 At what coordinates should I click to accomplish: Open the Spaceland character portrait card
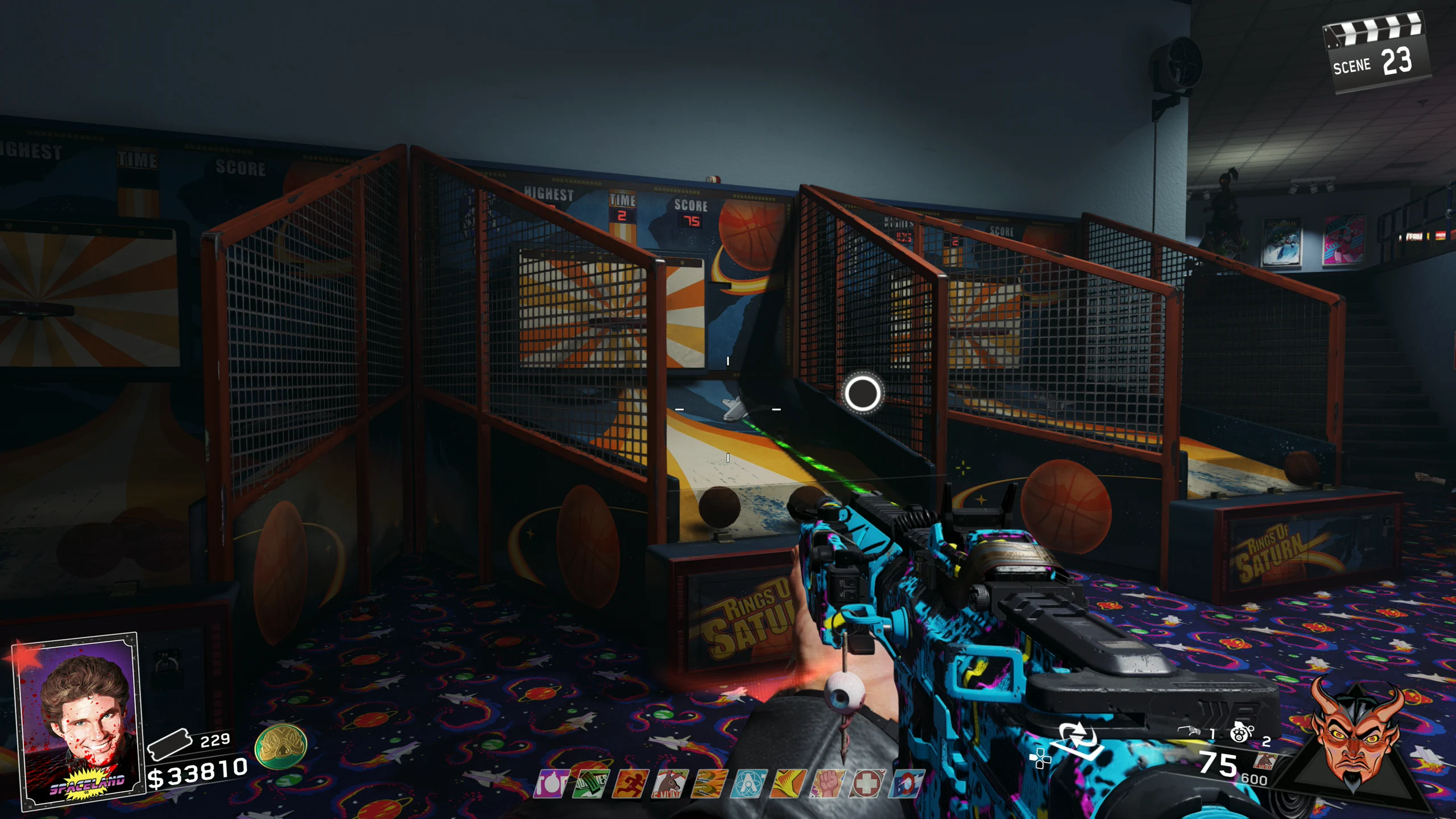coord(80,721)
